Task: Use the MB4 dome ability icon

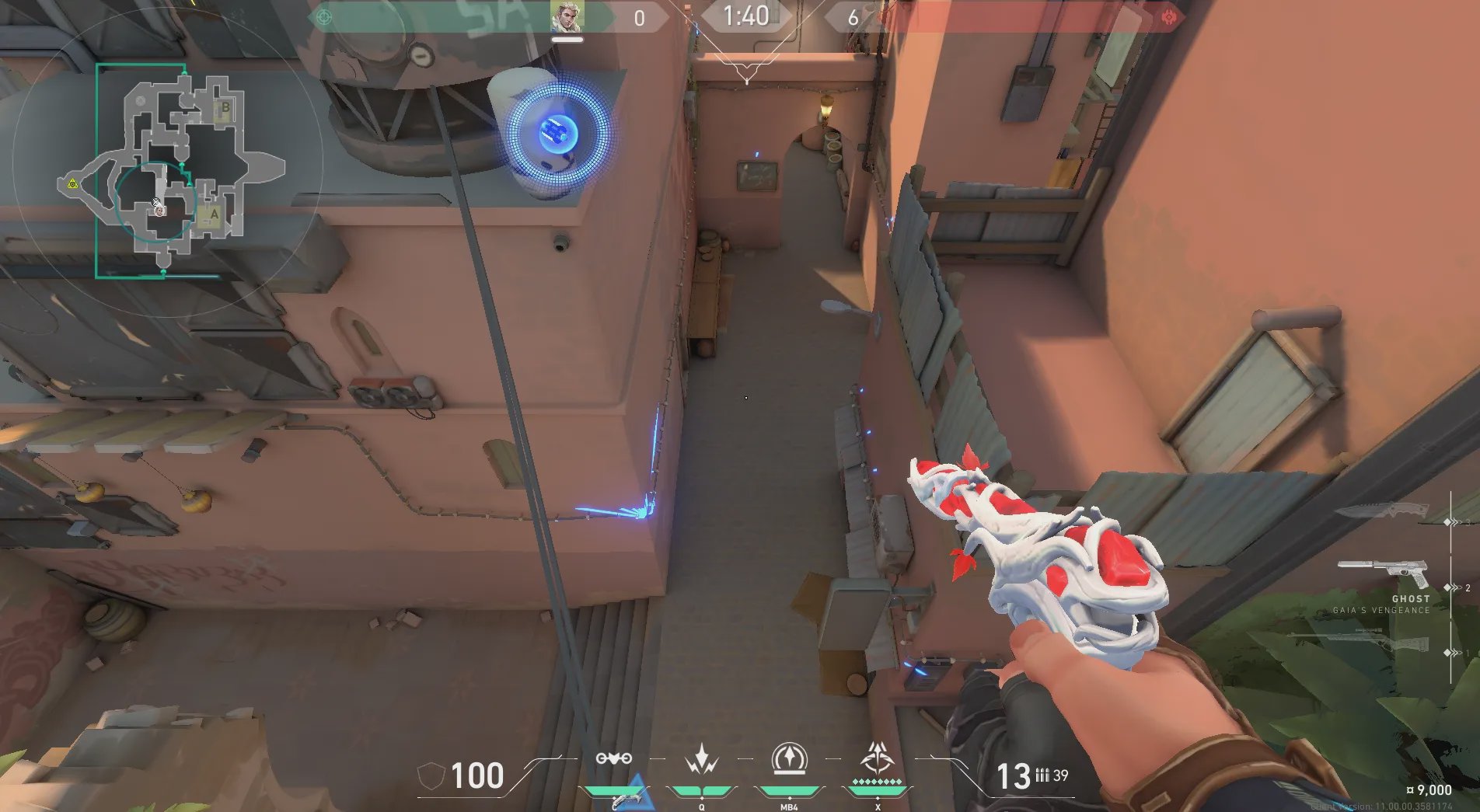Action: (789, 759)
